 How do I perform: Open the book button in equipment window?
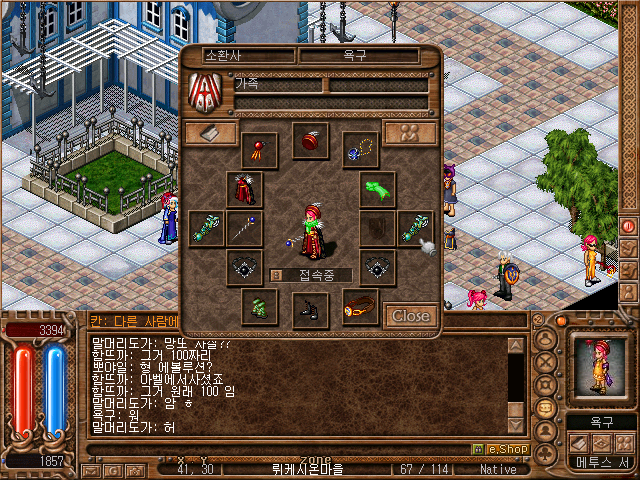pos(210,133)
